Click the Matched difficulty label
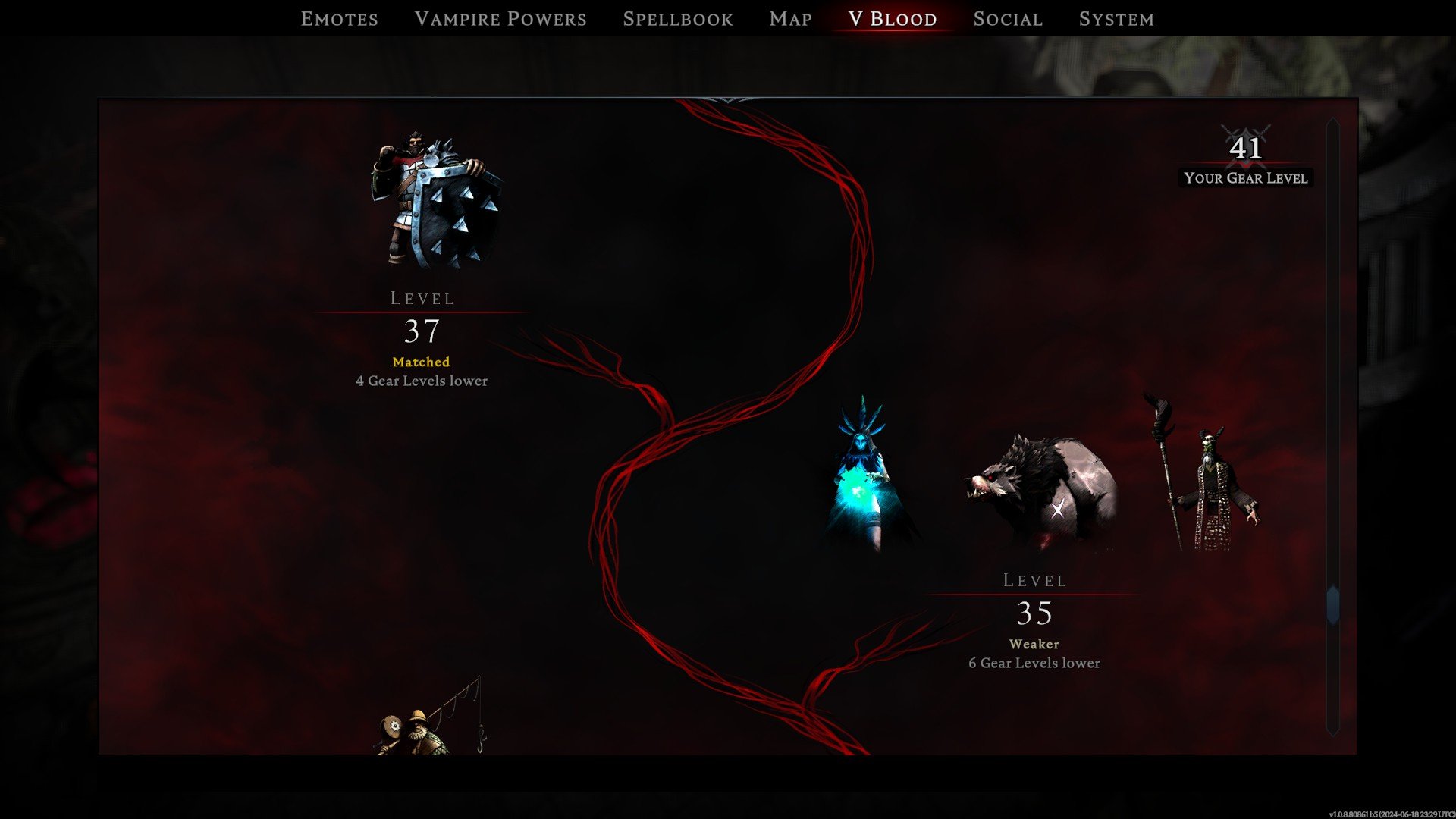This screenshot has height=819, width=1456. [x=421, y=362]
